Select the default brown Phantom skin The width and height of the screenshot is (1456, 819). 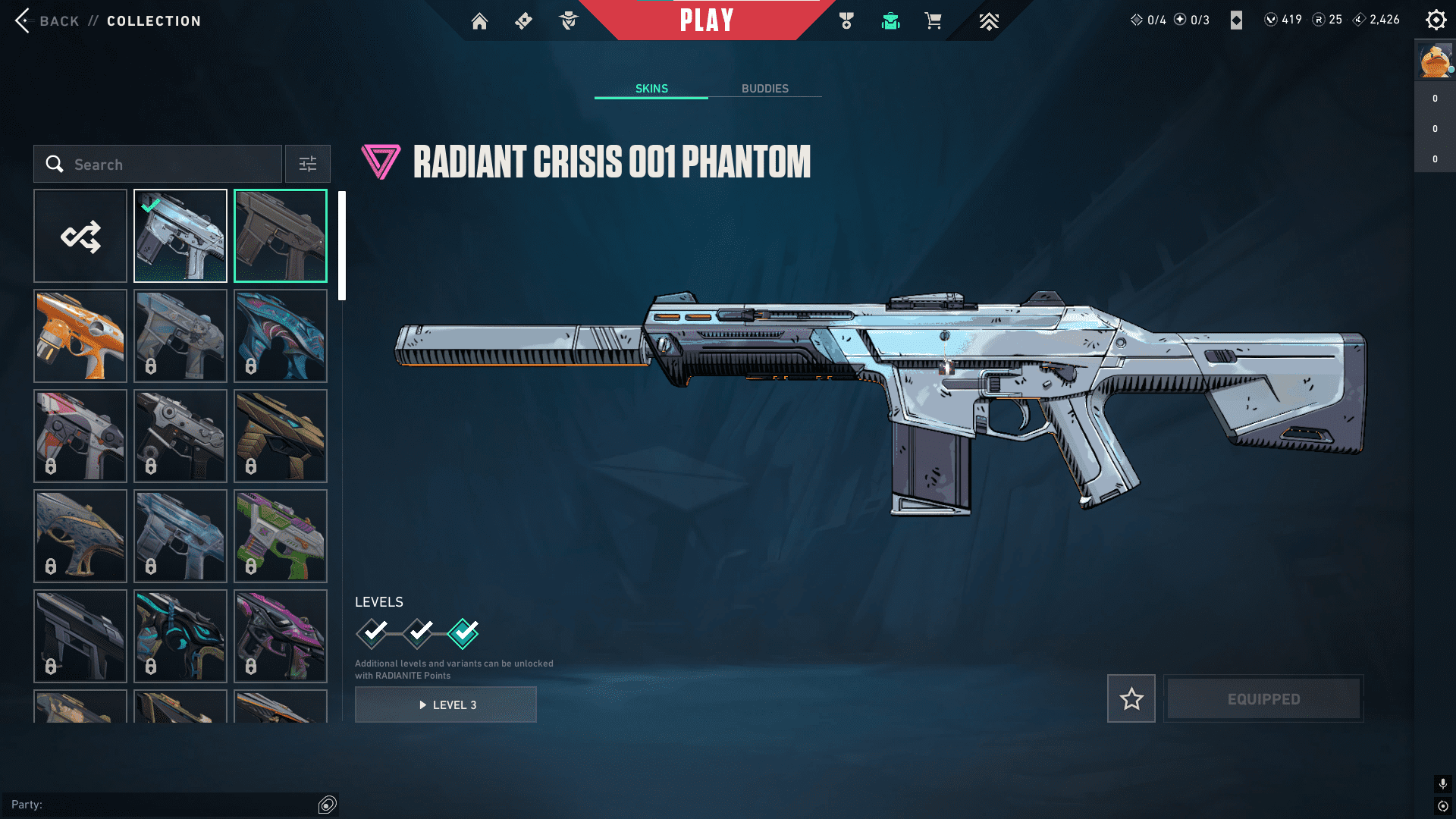tap(281, 236)
